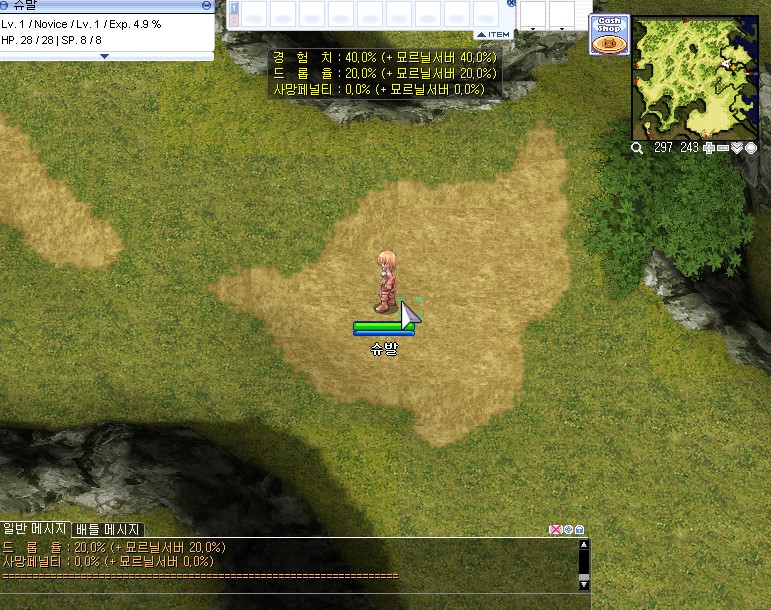Click the red X icon on chat window
This screenshot has width=771, height=610.
coord(555,529)
